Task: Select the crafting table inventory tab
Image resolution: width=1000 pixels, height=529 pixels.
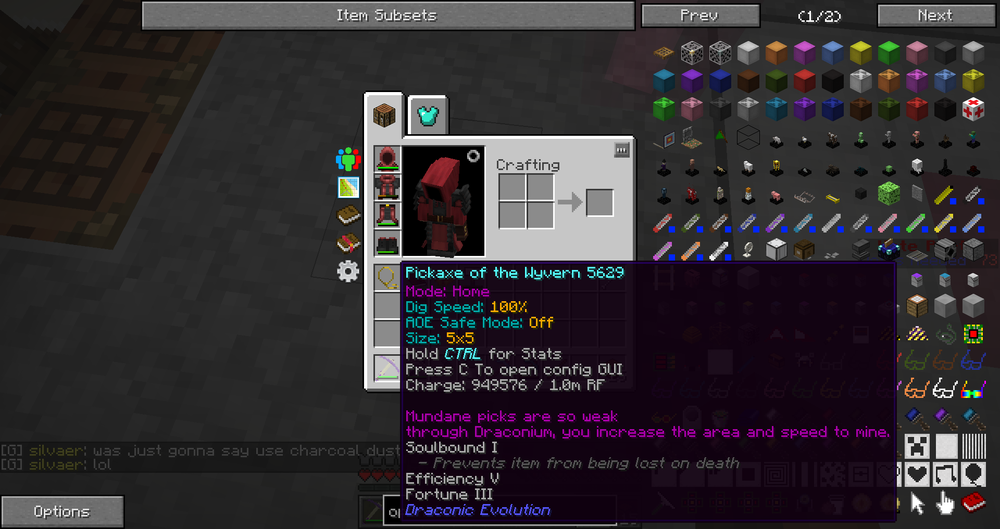Action: (385, 116)
